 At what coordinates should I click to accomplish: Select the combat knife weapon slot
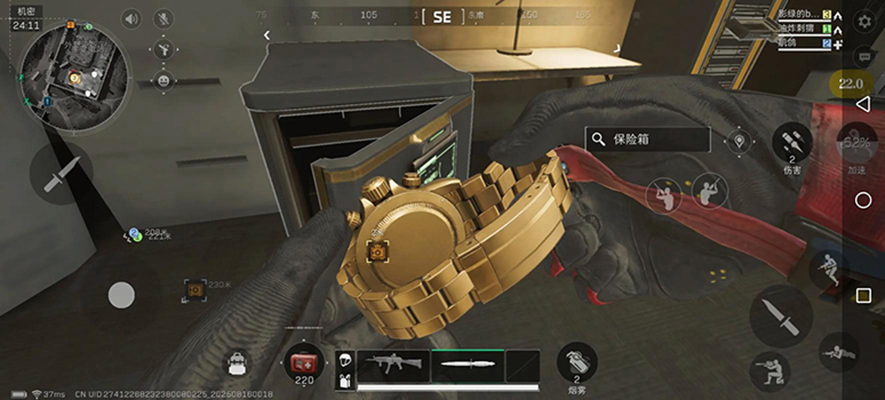(x=467, y=364)
